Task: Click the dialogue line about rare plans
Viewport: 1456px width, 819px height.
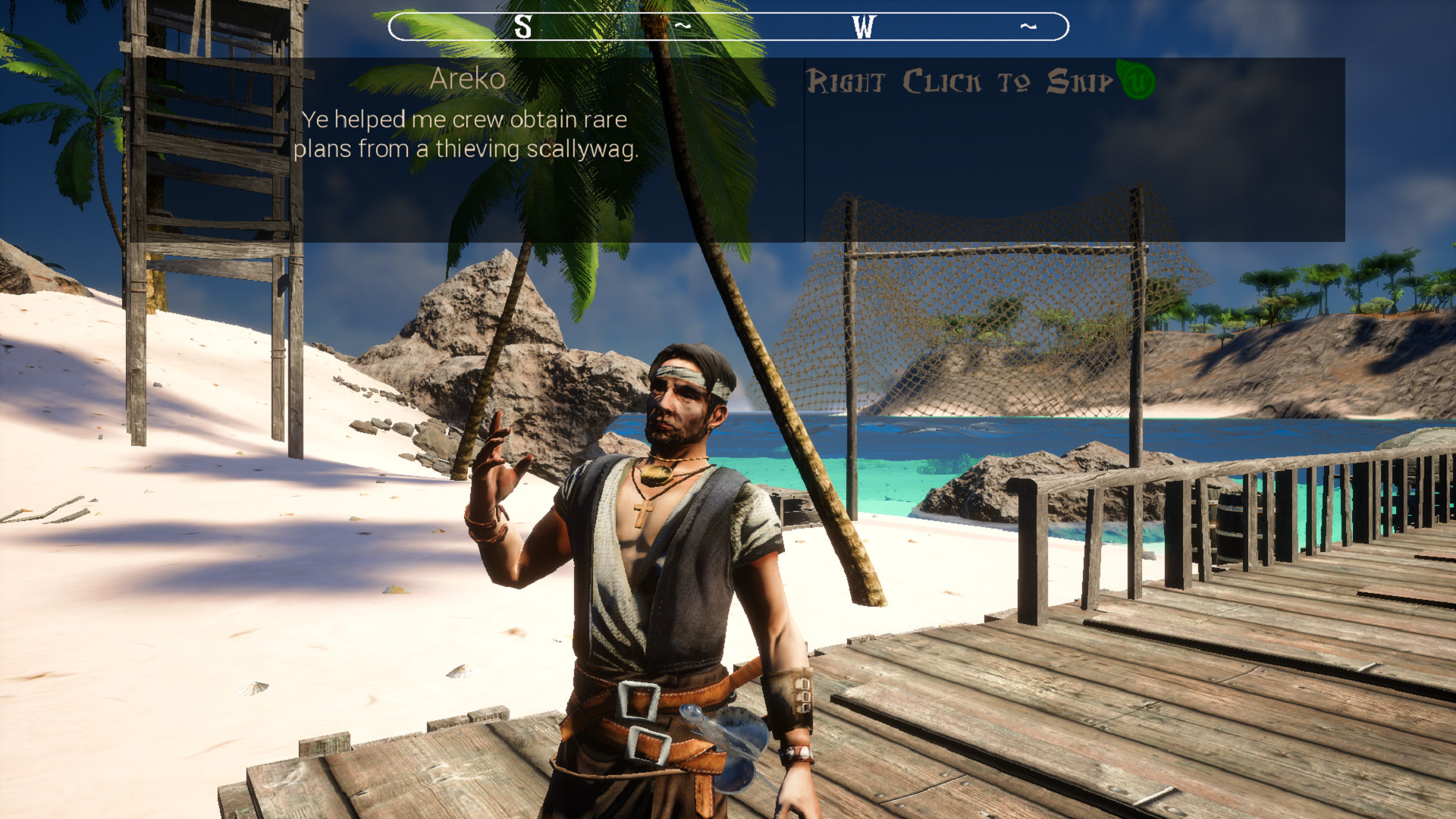Action: (x=465, y=134)
